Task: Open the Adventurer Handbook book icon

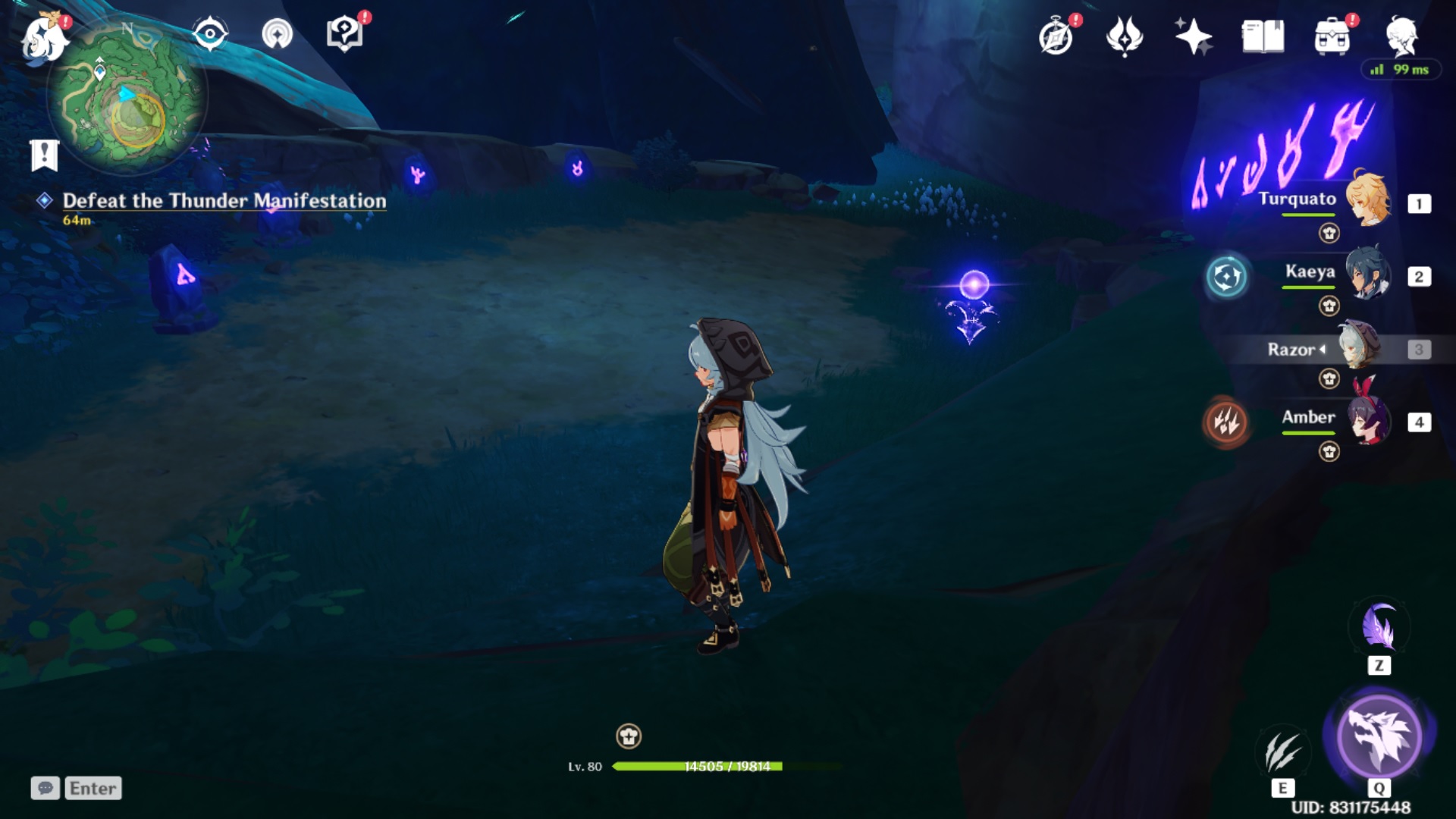Action: (1263, 36)
